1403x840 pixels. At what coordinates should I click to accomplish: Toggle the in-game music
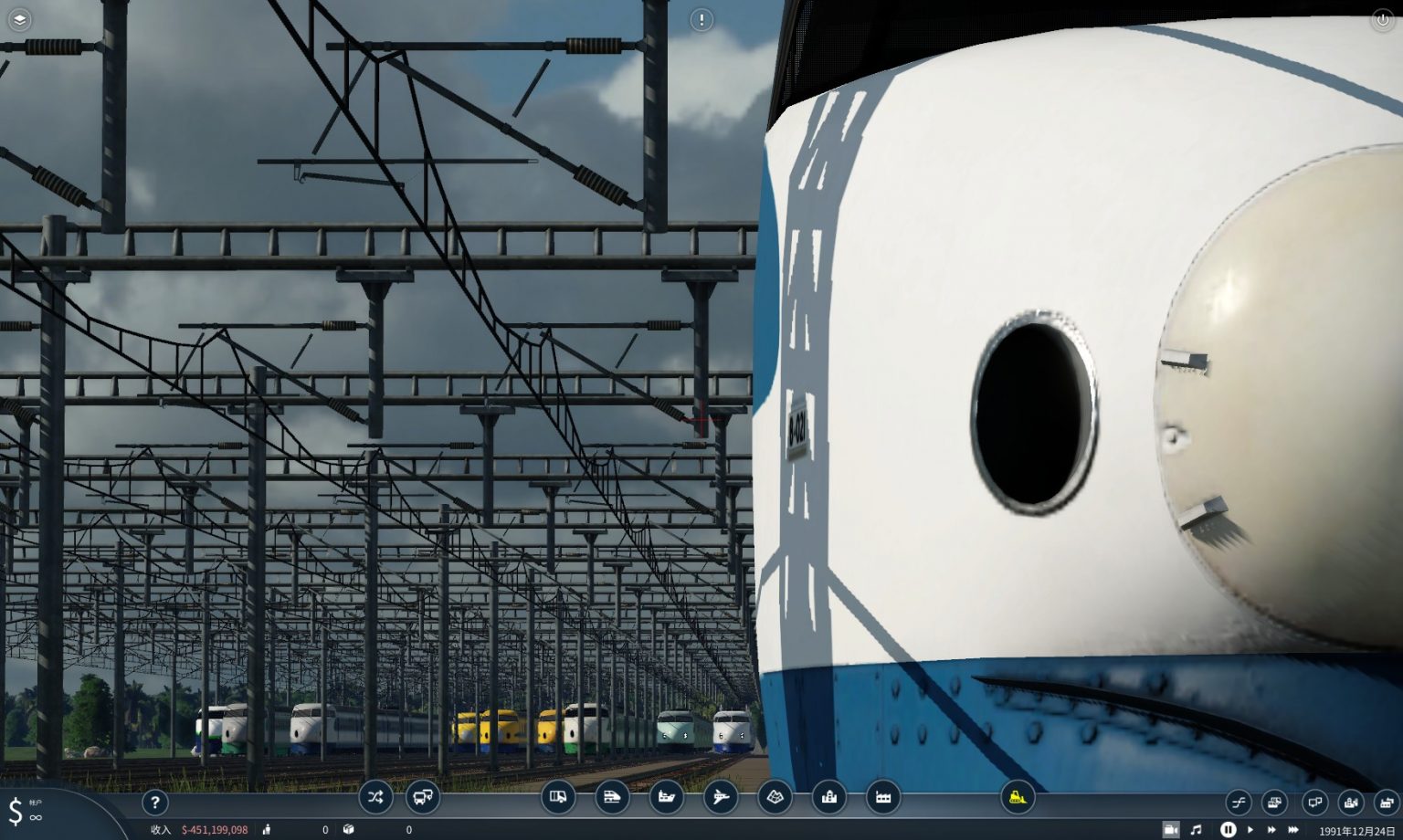(1197, 830)
